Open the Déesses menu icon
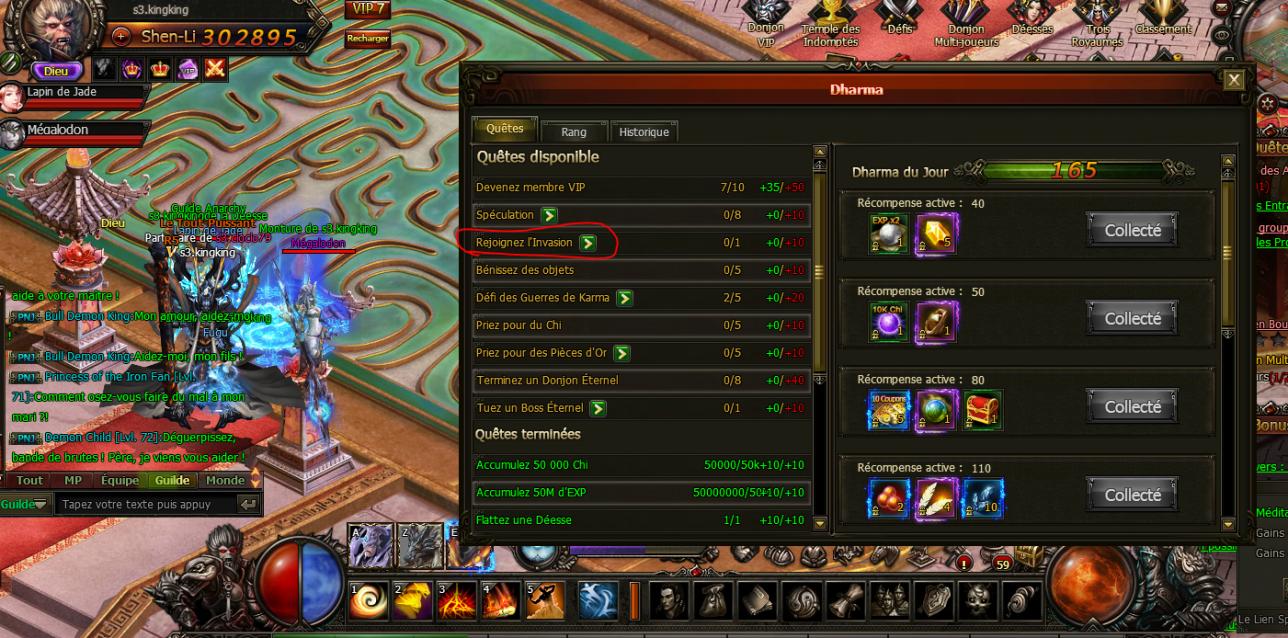Viewport: 1288px width, 638px height. (x=1031, y=20)
